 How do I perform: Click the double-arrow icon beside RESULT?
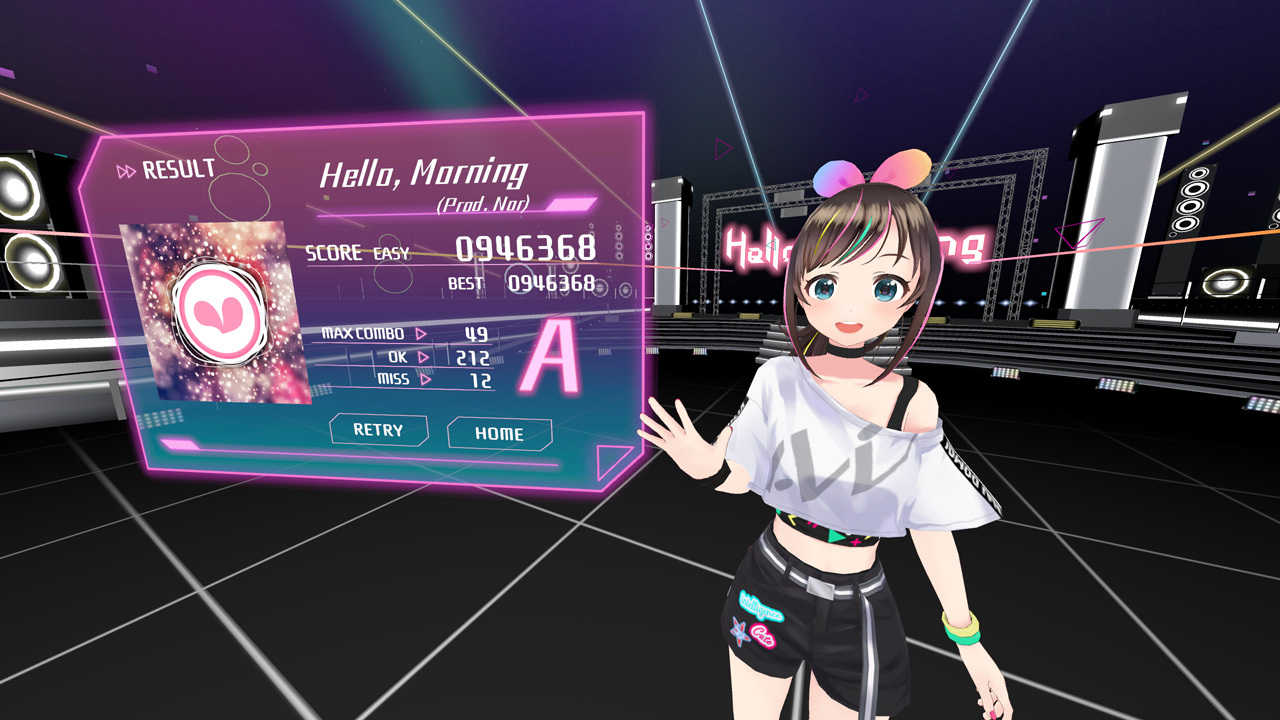pos(127,170)
